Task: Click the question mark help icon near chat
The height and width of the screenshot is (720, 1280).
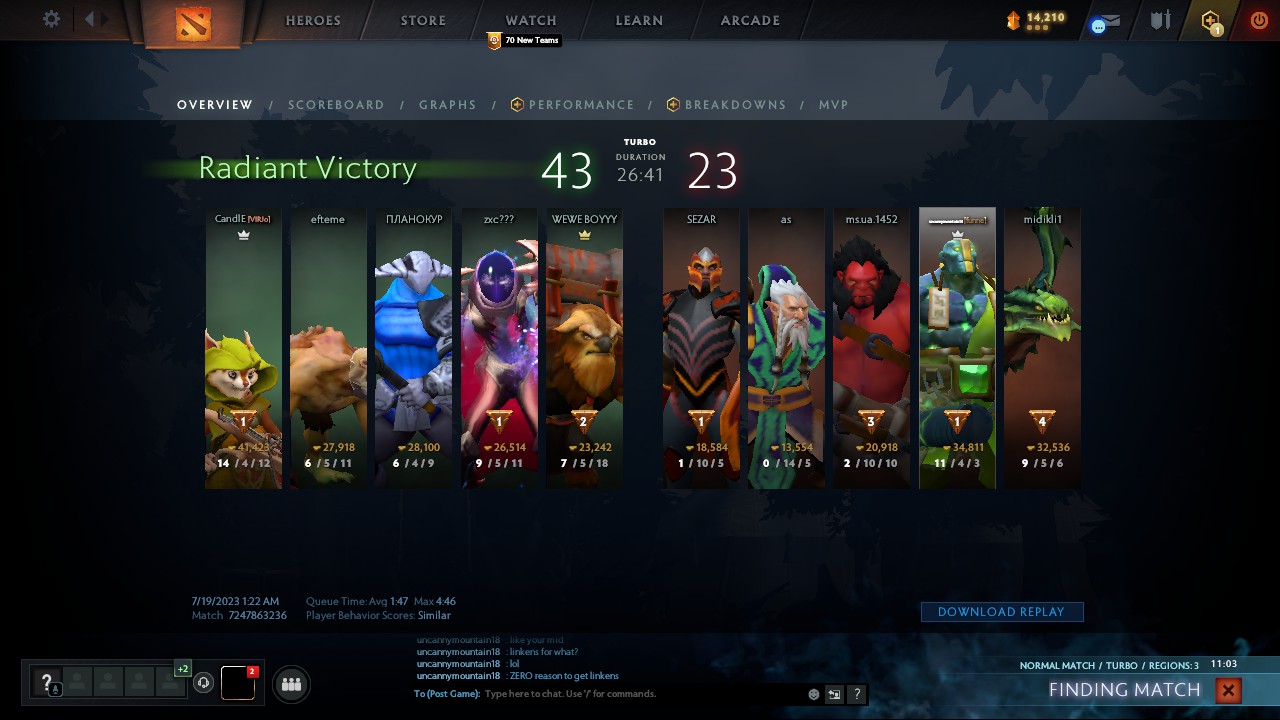Action: click(x=856, y=693)
